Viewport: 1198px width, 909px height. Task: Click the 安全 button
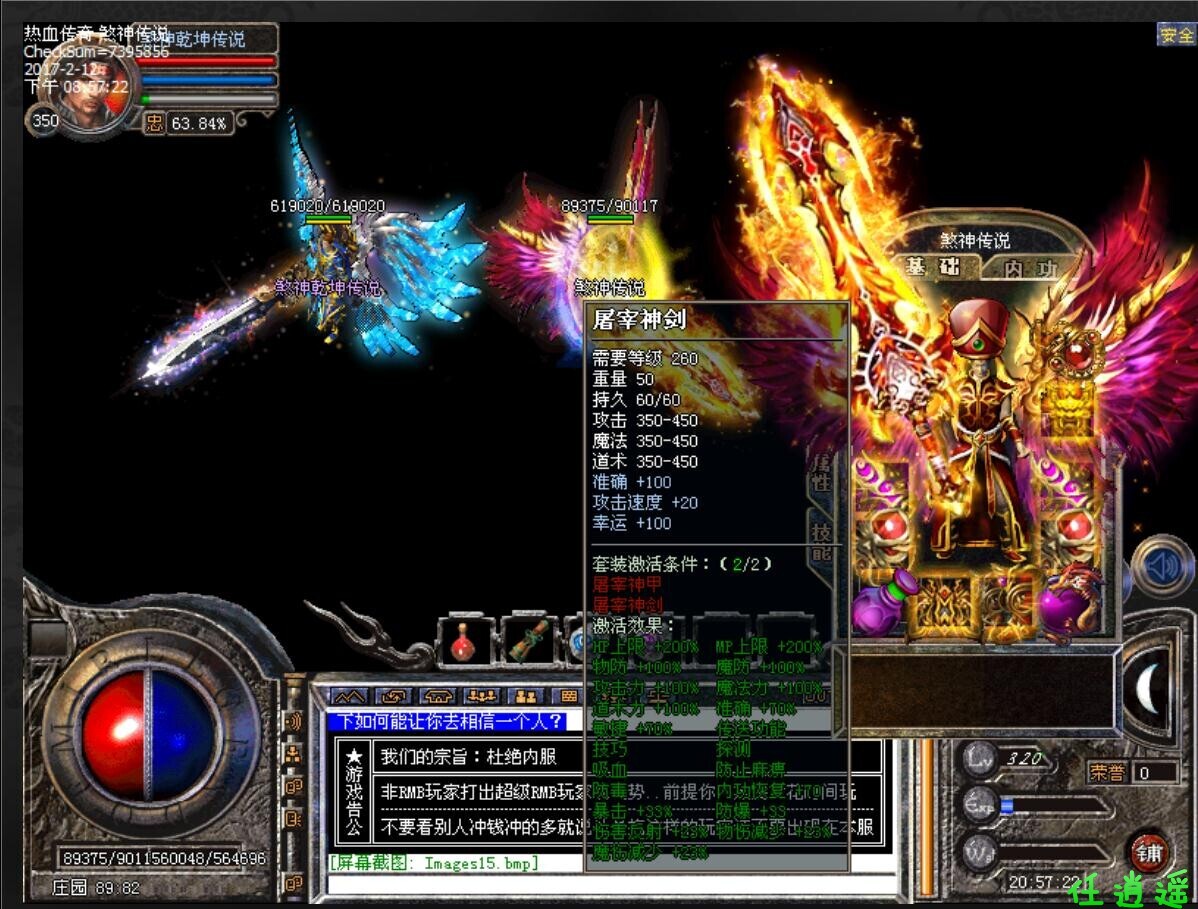(1176, 35)
